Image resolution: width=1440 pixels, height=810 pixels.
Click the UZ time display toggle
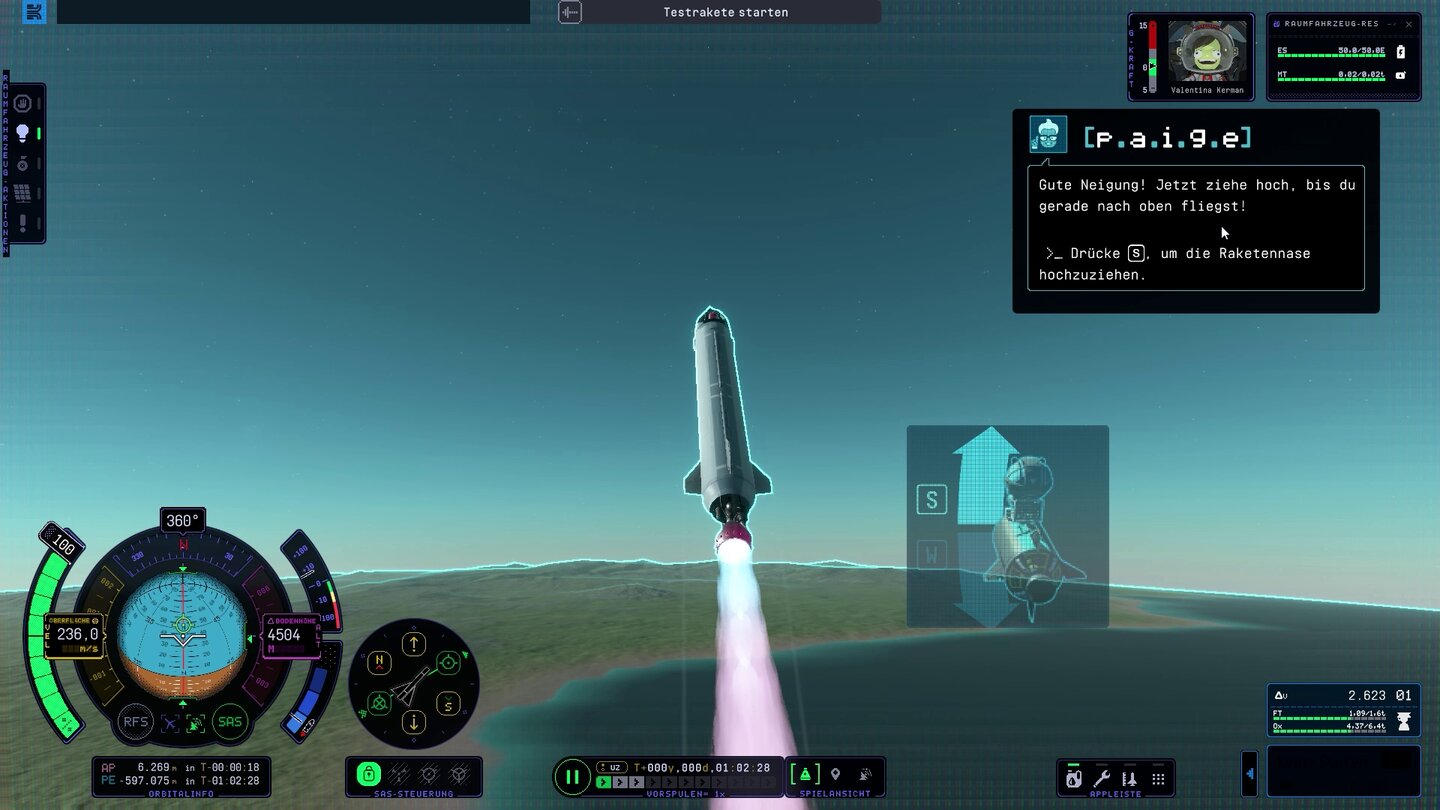coord(614,768)
